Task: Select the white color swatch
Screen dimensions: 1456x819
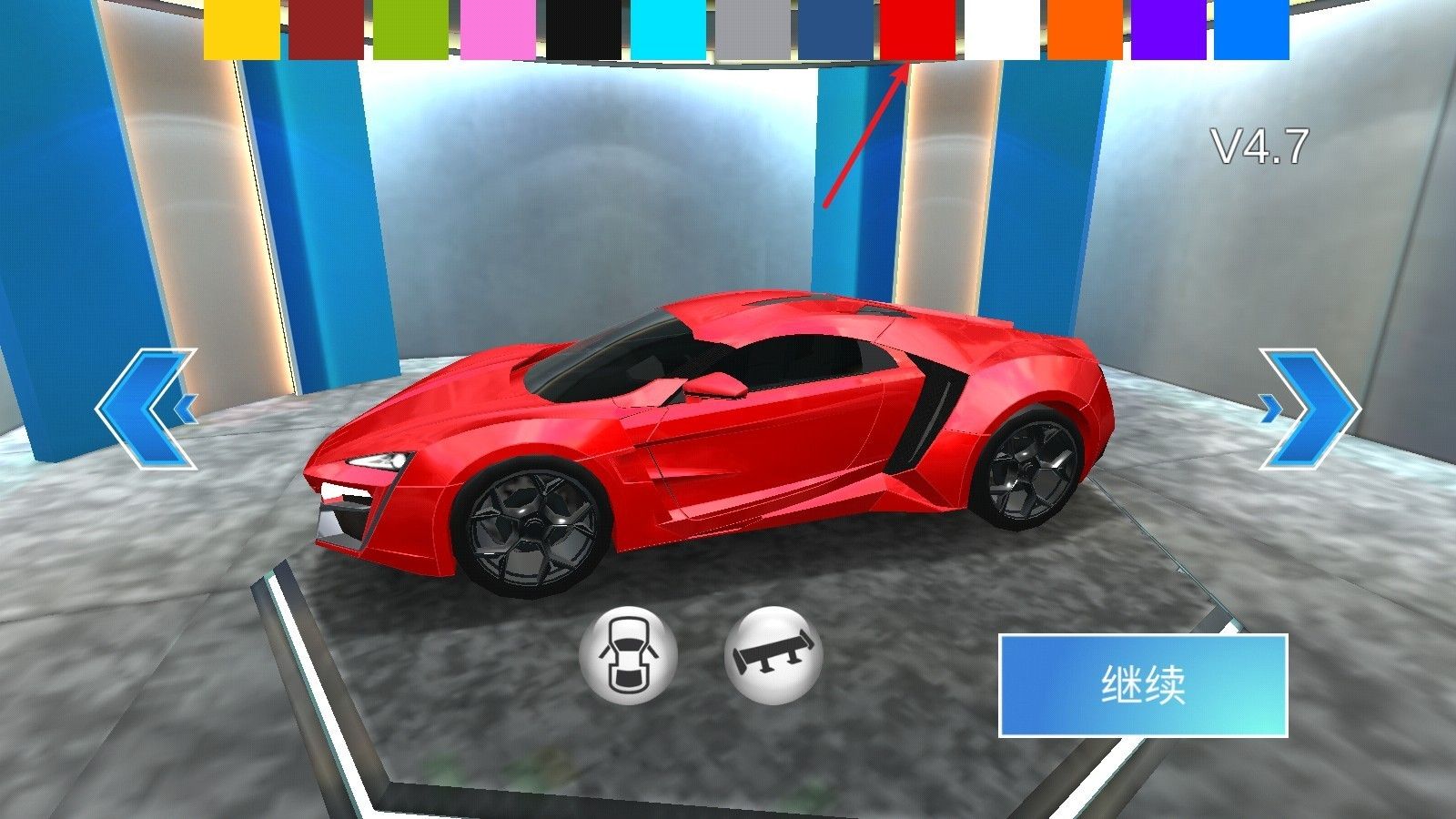Action: click(999, 32)
